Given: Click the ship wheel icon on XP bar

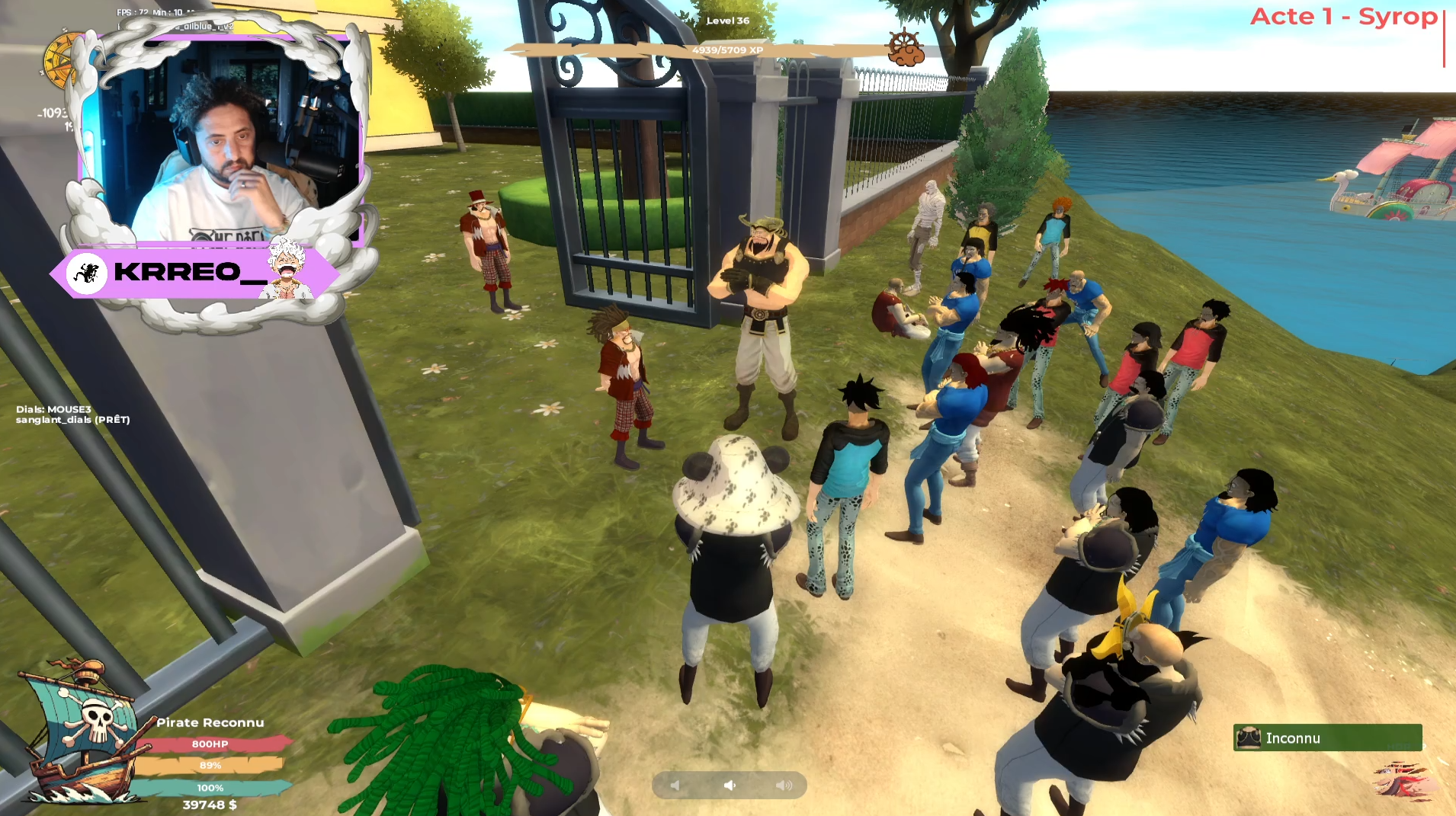Looking at the screenshot, I should [905, 47].
